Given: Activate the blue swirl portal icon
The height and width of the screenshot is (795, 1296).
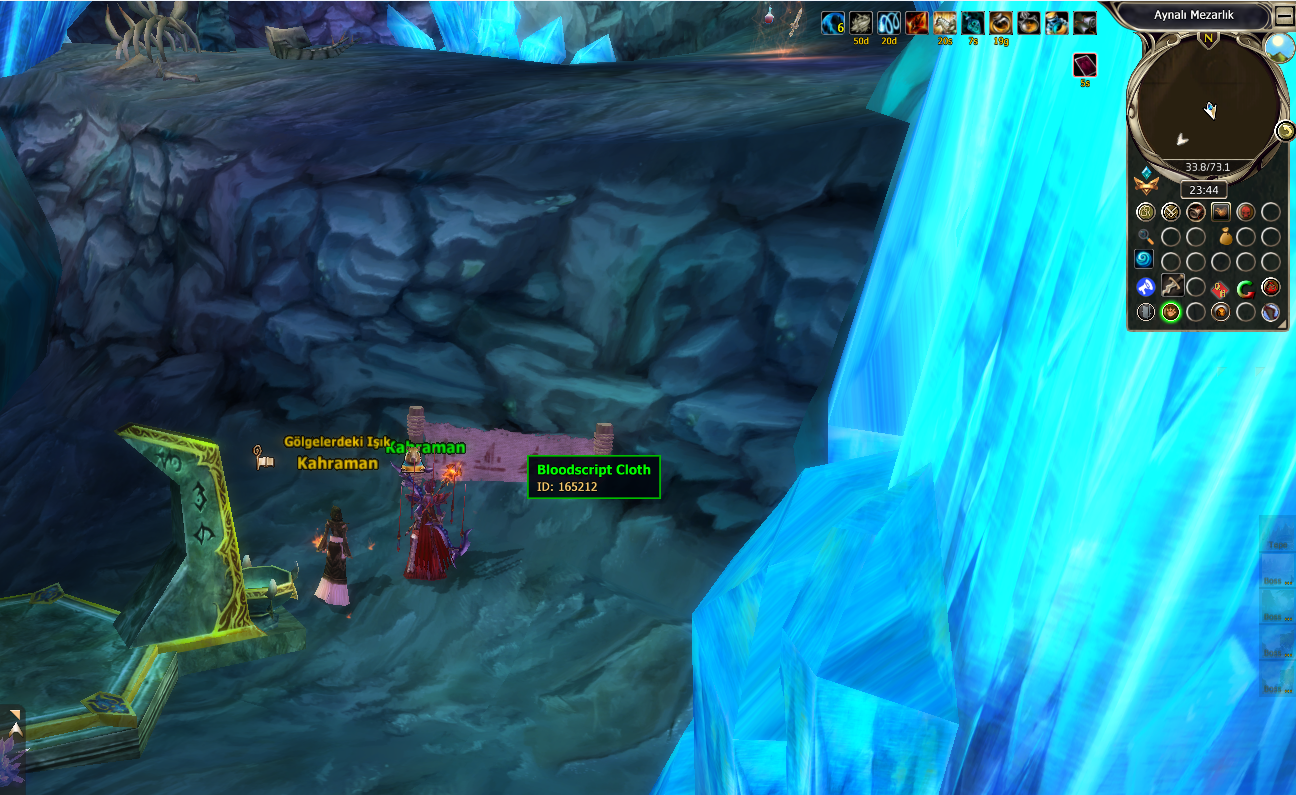Looking at the screenshot, I should pos(1146,260).
